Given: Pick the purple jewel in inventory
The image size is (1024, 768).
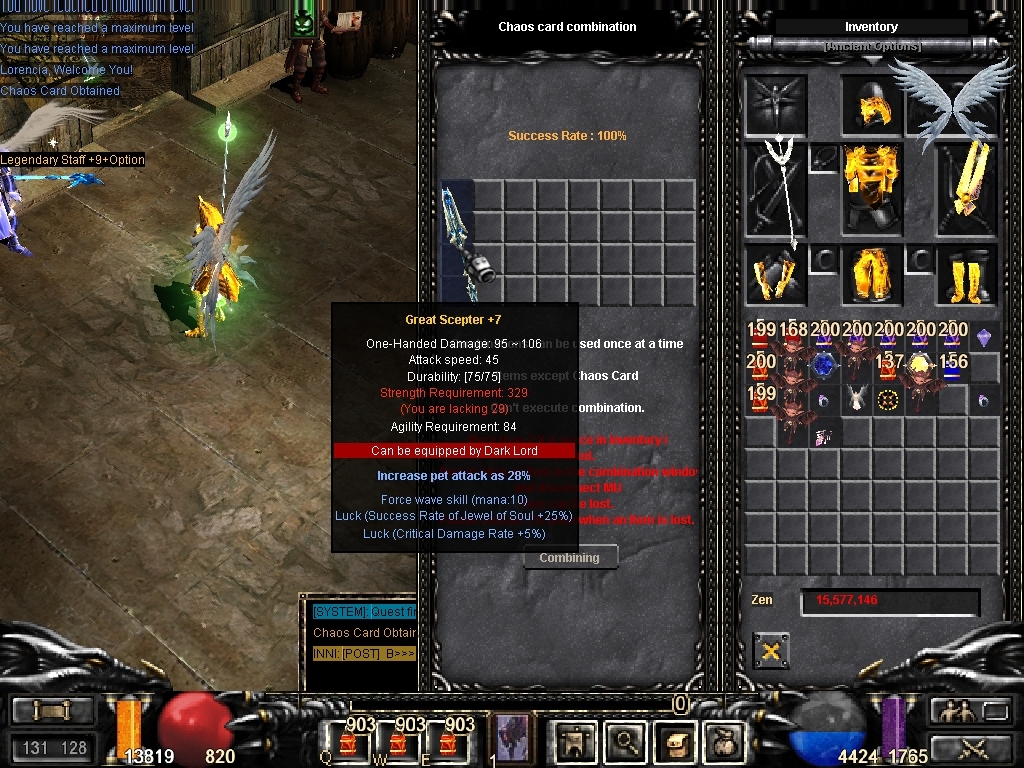Looking at the screenshot, I should pos(984,338).
